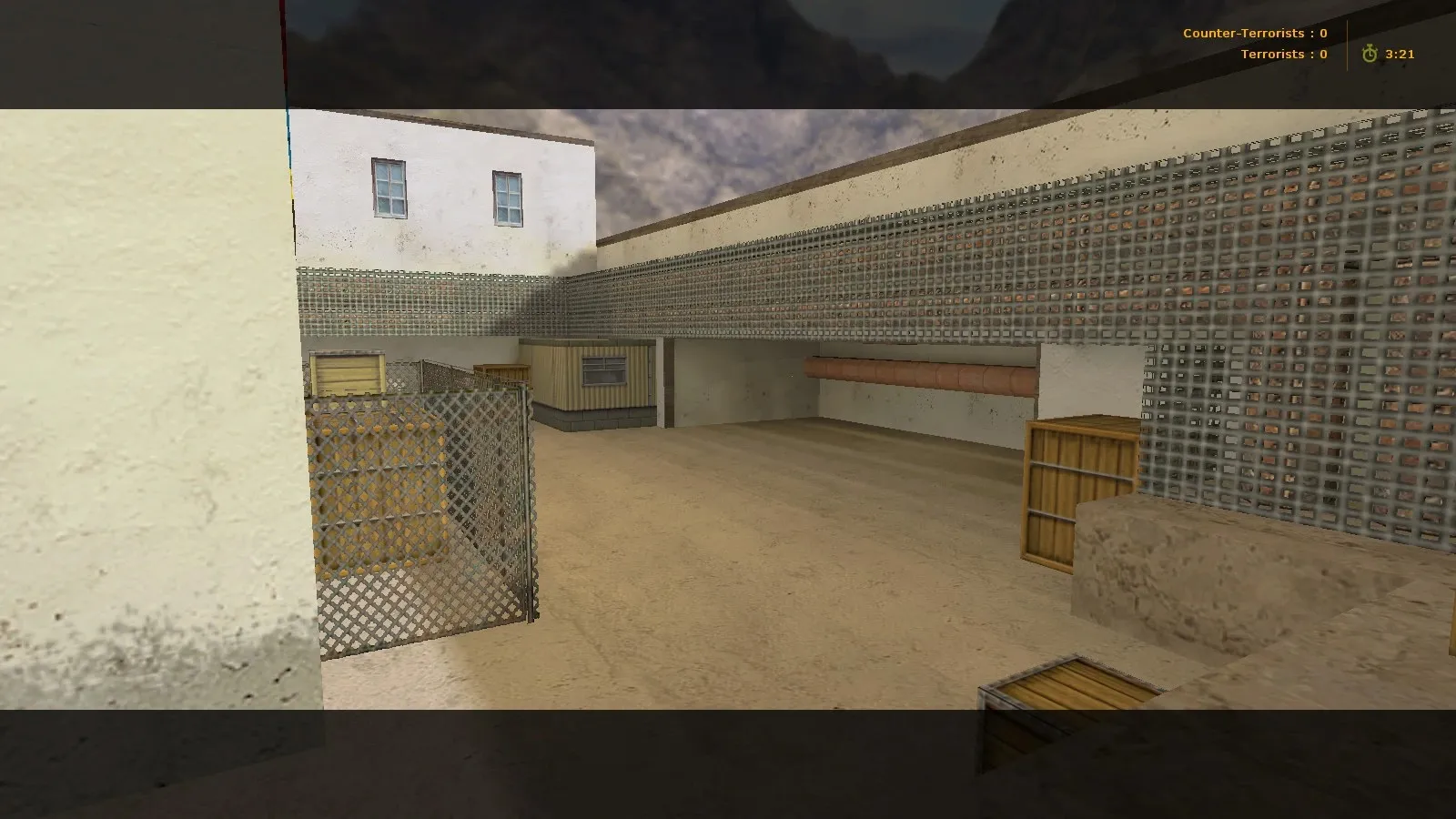Click the zero next to Counter-Terrorists
Viewport: 1456px width, 819px height.
(1324, 32)
